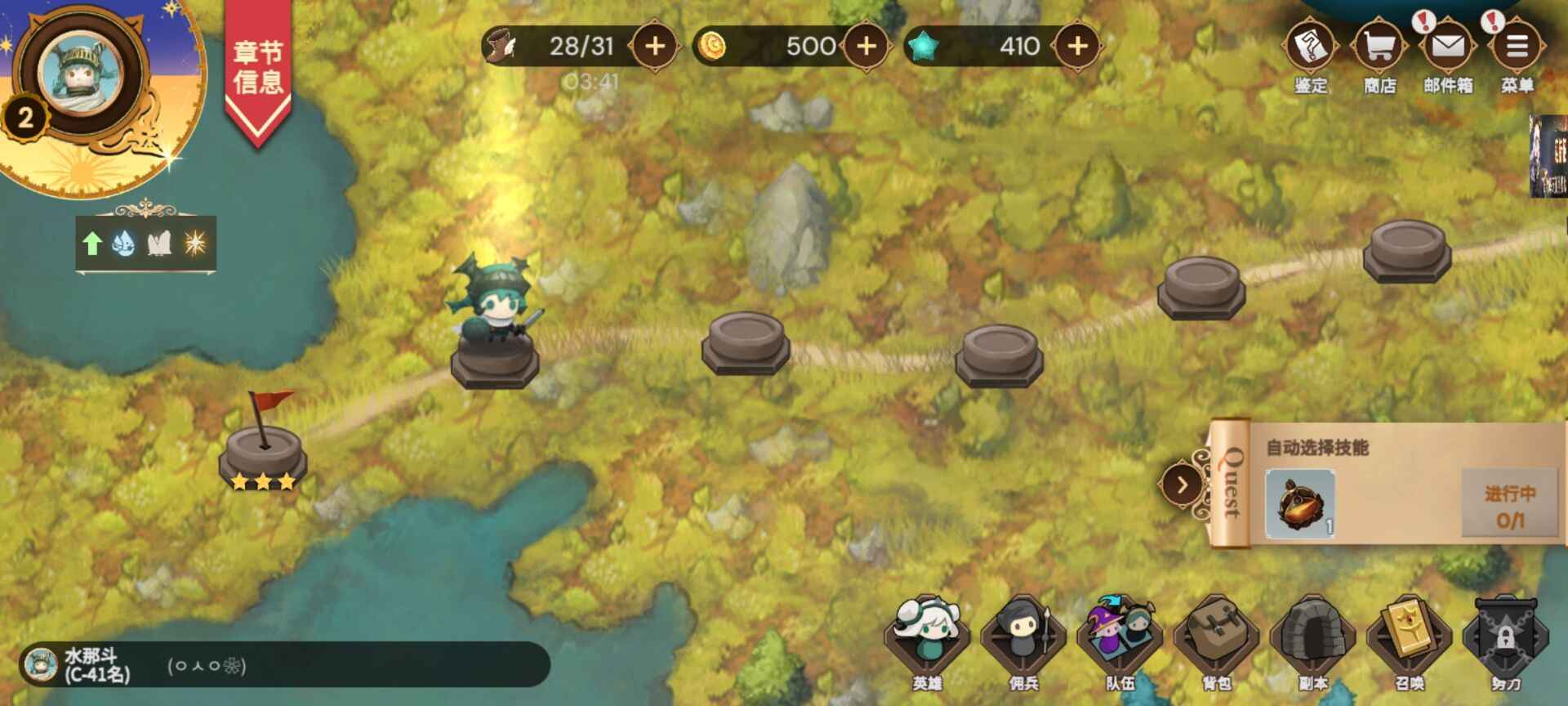The height and width of the screenshot is (706, 1568).
Task: Add more boot stamina with plus button
Action: pyautogui.click(x=655, y=47)
